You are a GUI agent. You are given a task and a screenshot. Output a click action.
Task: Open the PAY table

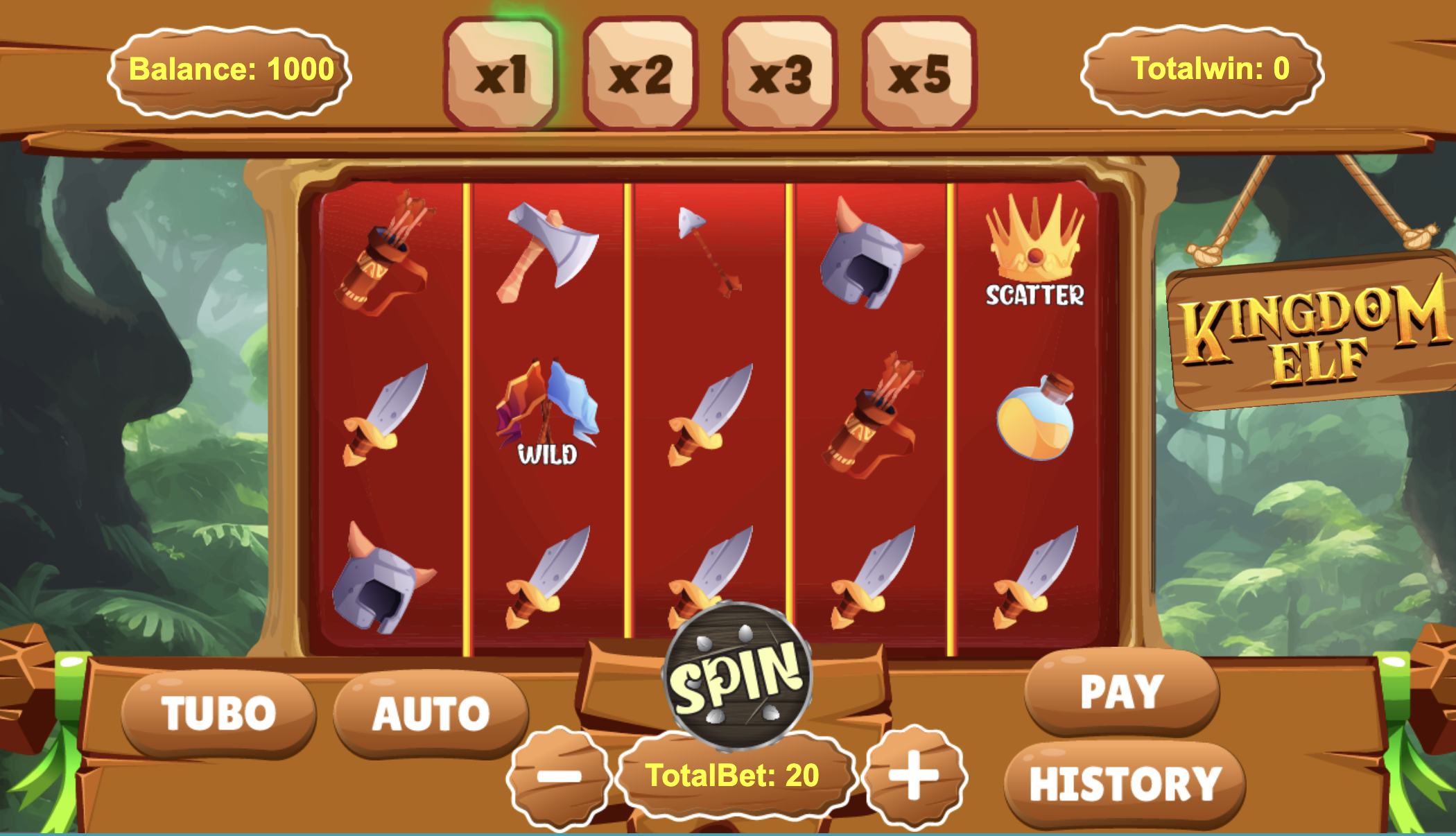1122,691
